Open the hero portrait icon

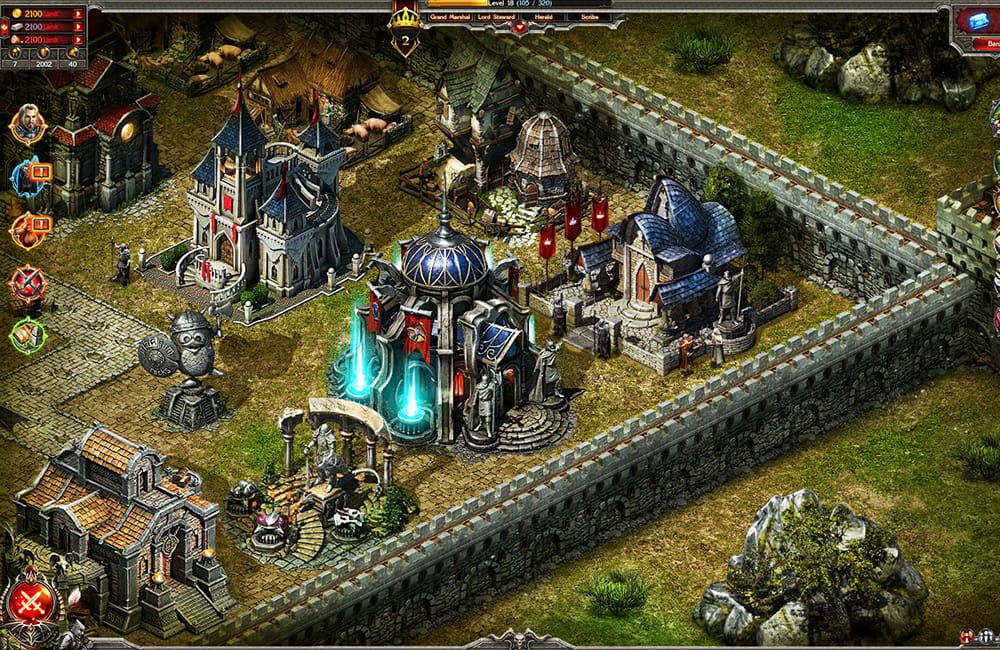[27, 124]
